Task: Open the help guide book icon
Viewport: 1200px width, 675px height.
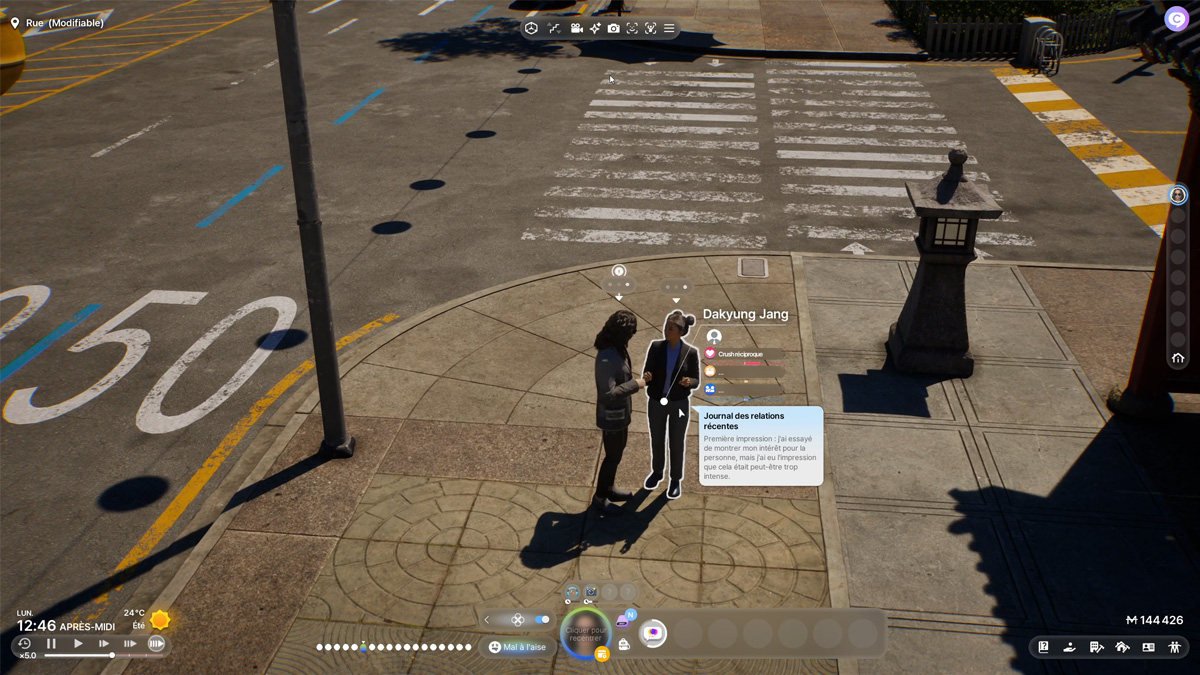Action: click(x=1043, y=647)
